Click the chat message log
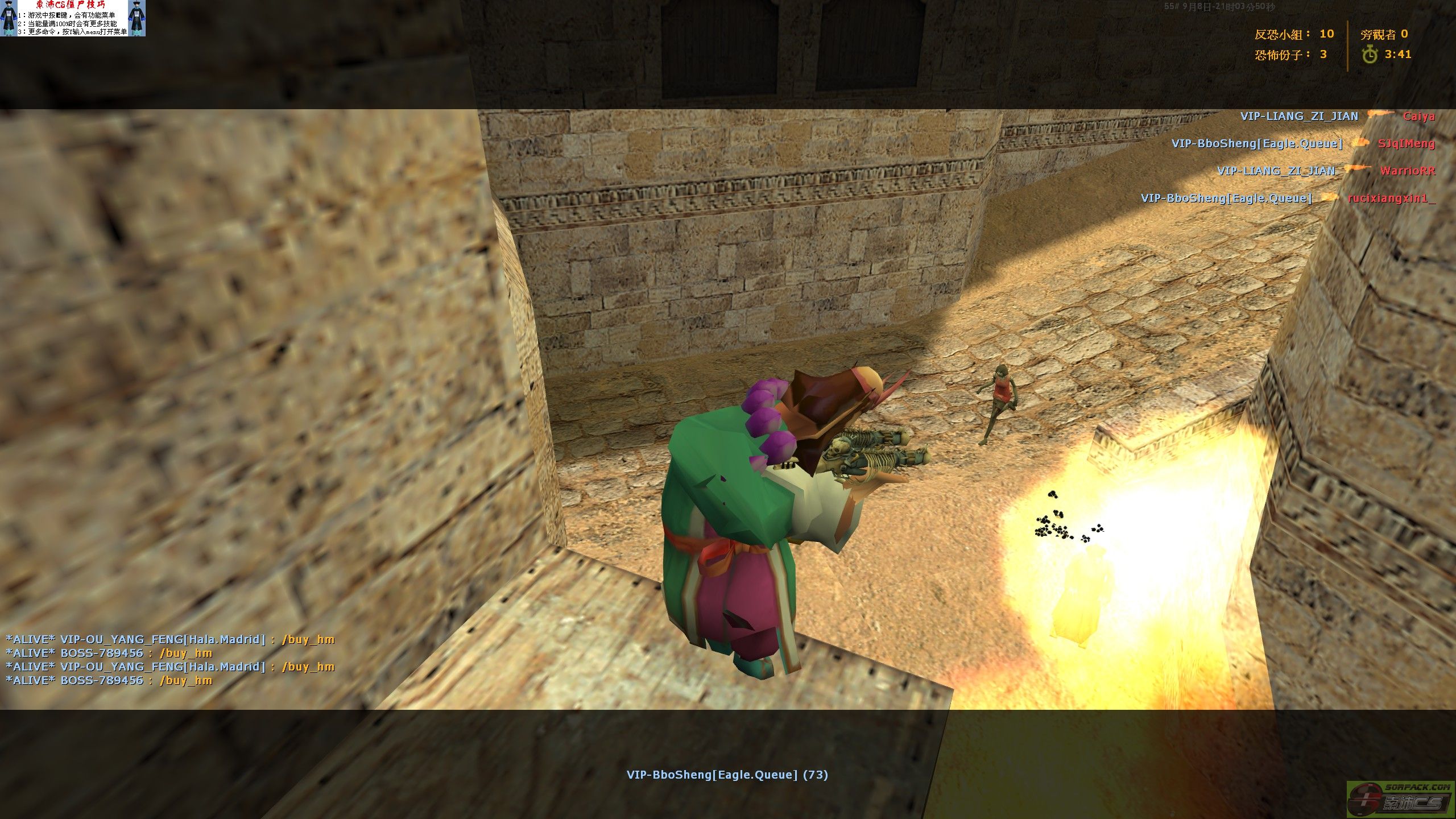 point(170,660)
